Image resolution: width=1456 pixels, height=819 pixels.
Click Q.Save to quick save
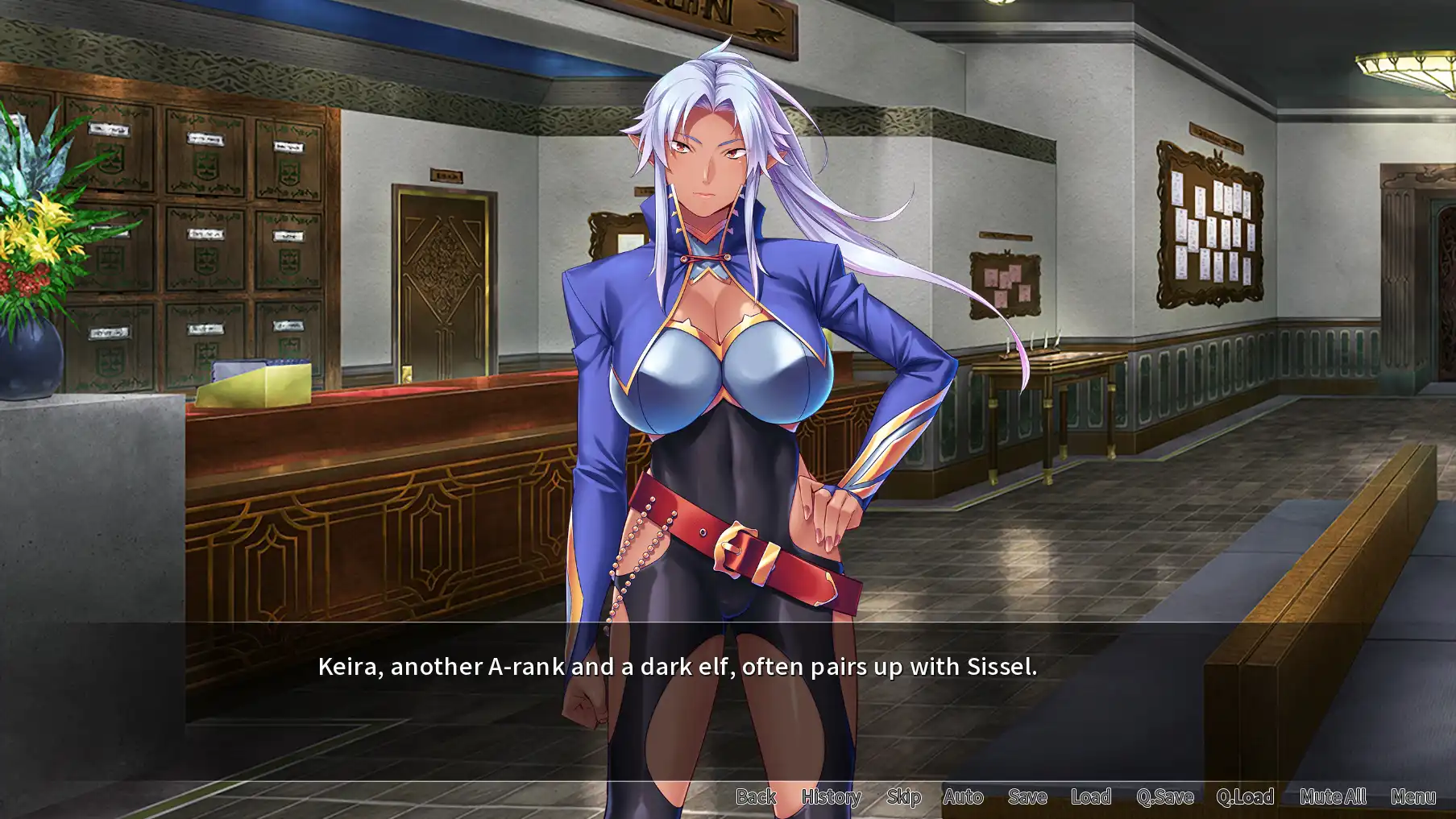[1164, 796]
